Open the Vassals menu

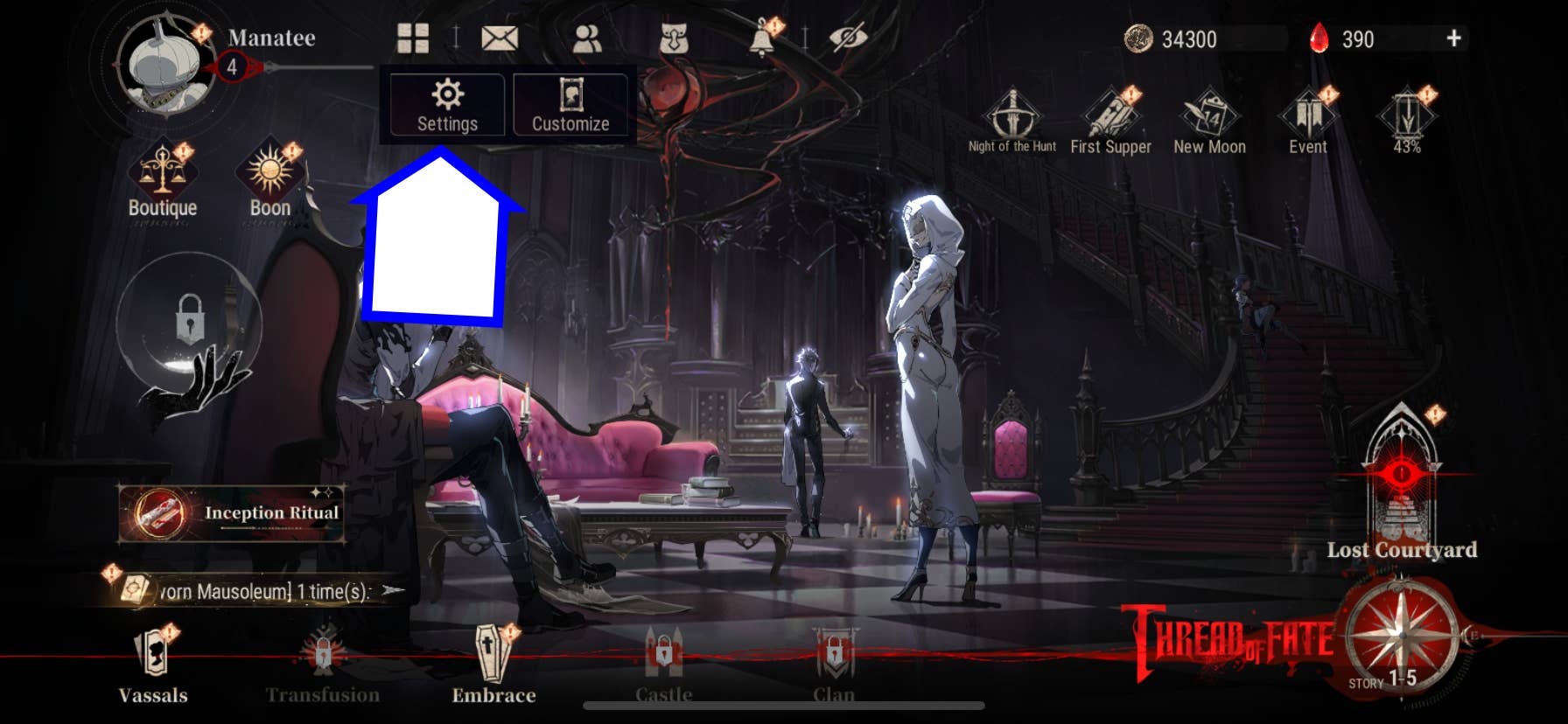tap(153, 666)
